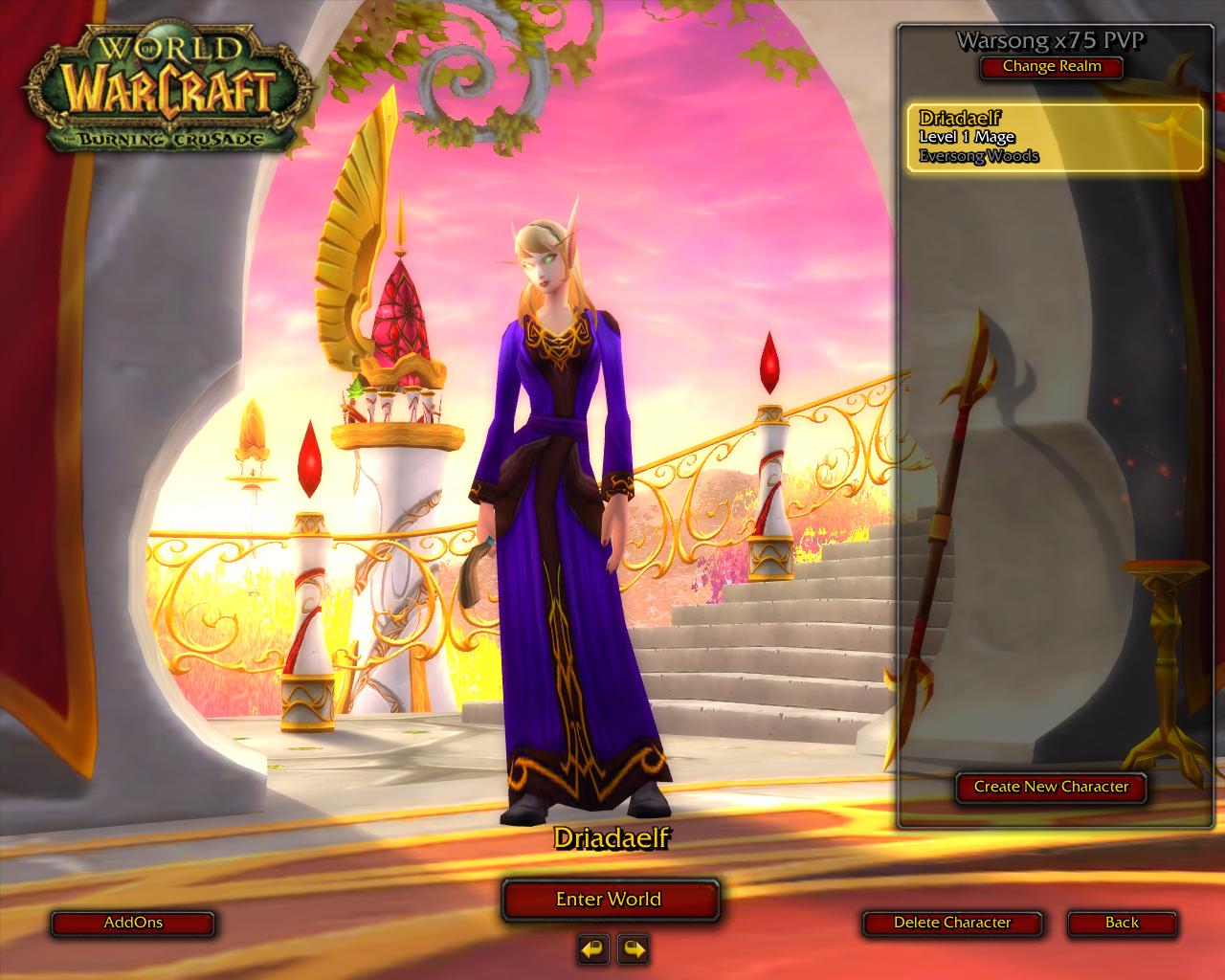
Task: Go back to the login screen
Action: (x=1122, y=924)
